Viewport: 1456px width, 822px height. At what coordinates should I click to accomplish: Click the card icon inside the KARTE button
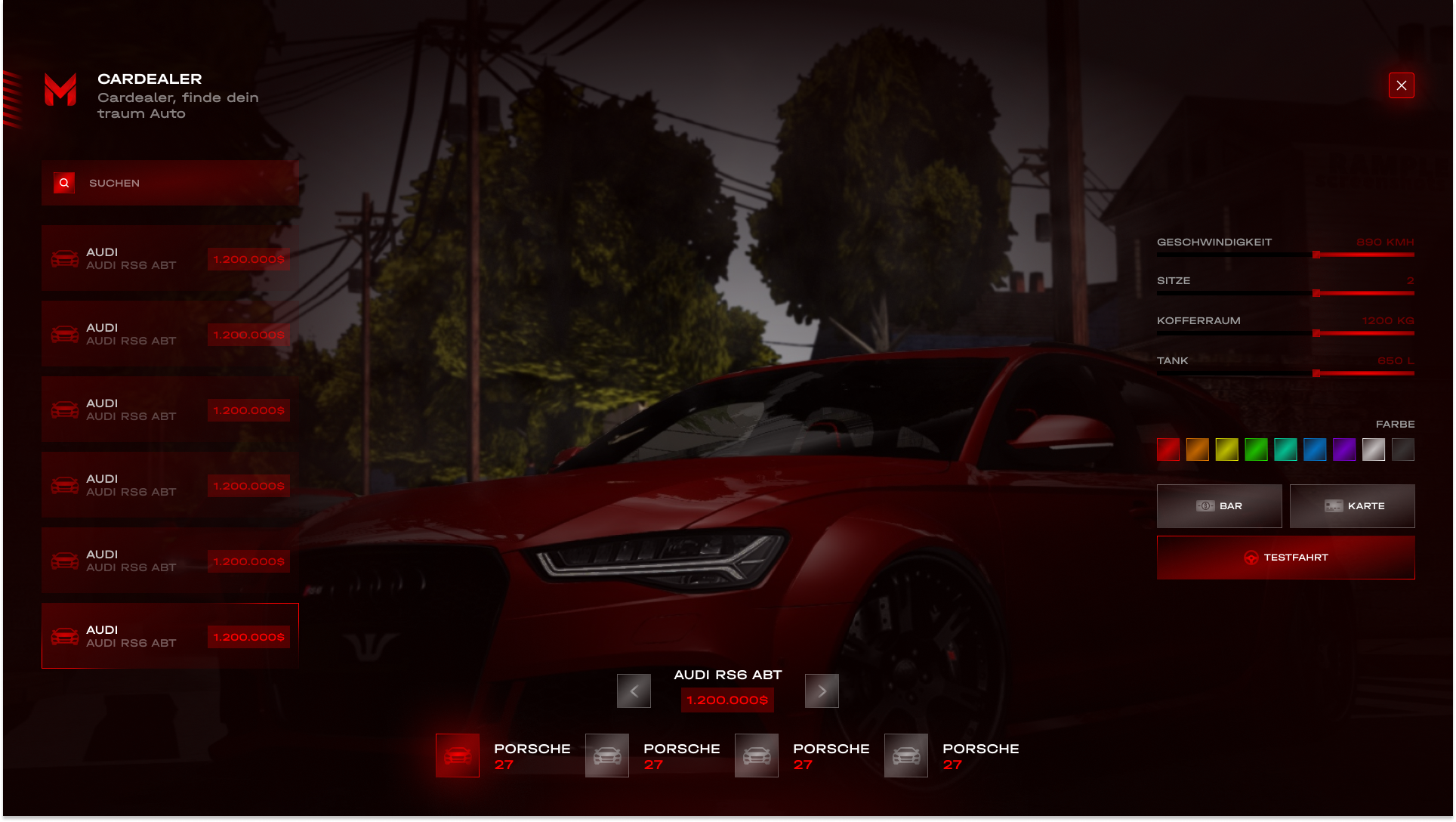(x=1333, y=505)
